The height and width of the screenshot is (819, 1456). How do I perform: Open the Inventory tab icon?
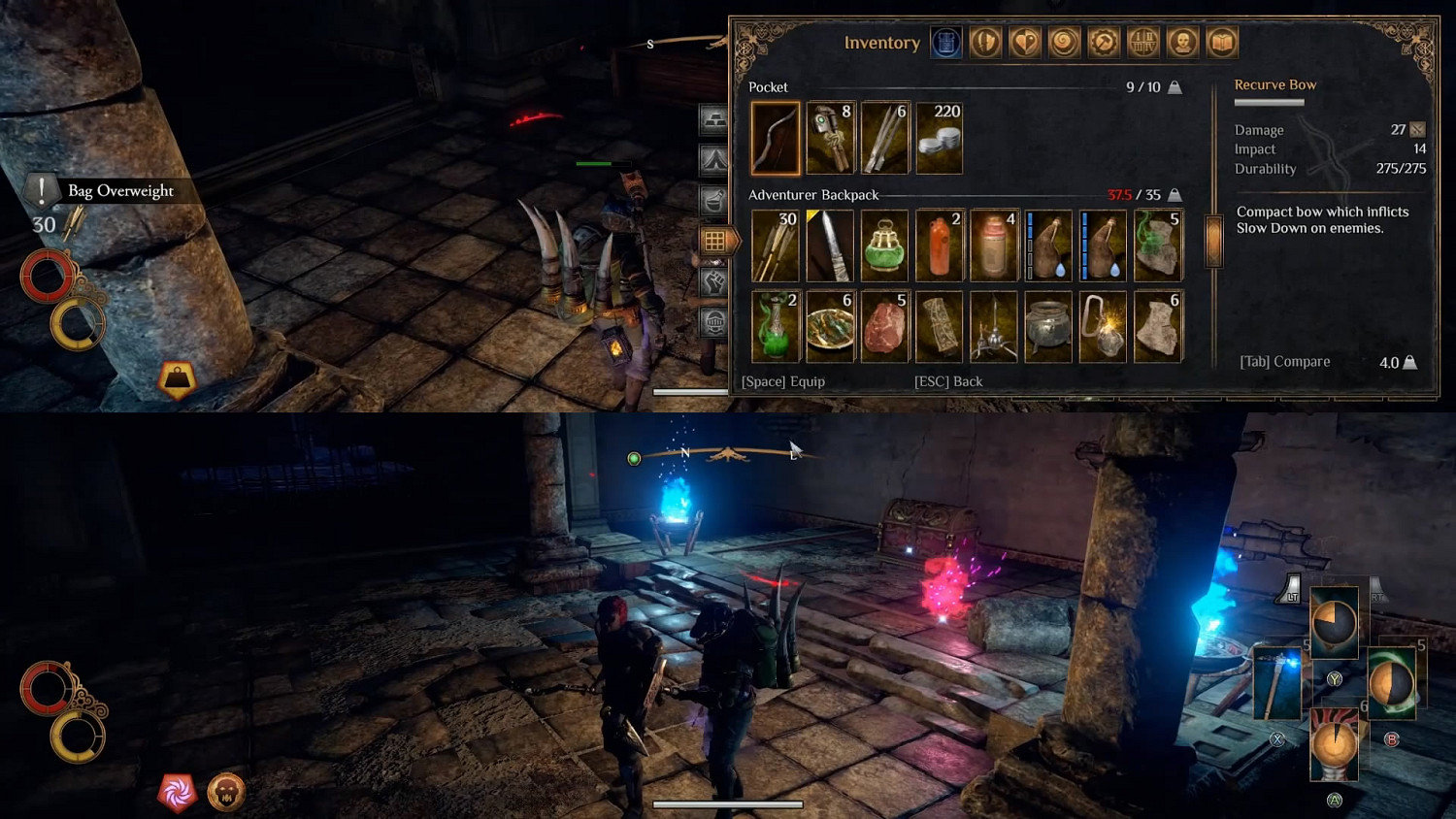coord(945,42)
